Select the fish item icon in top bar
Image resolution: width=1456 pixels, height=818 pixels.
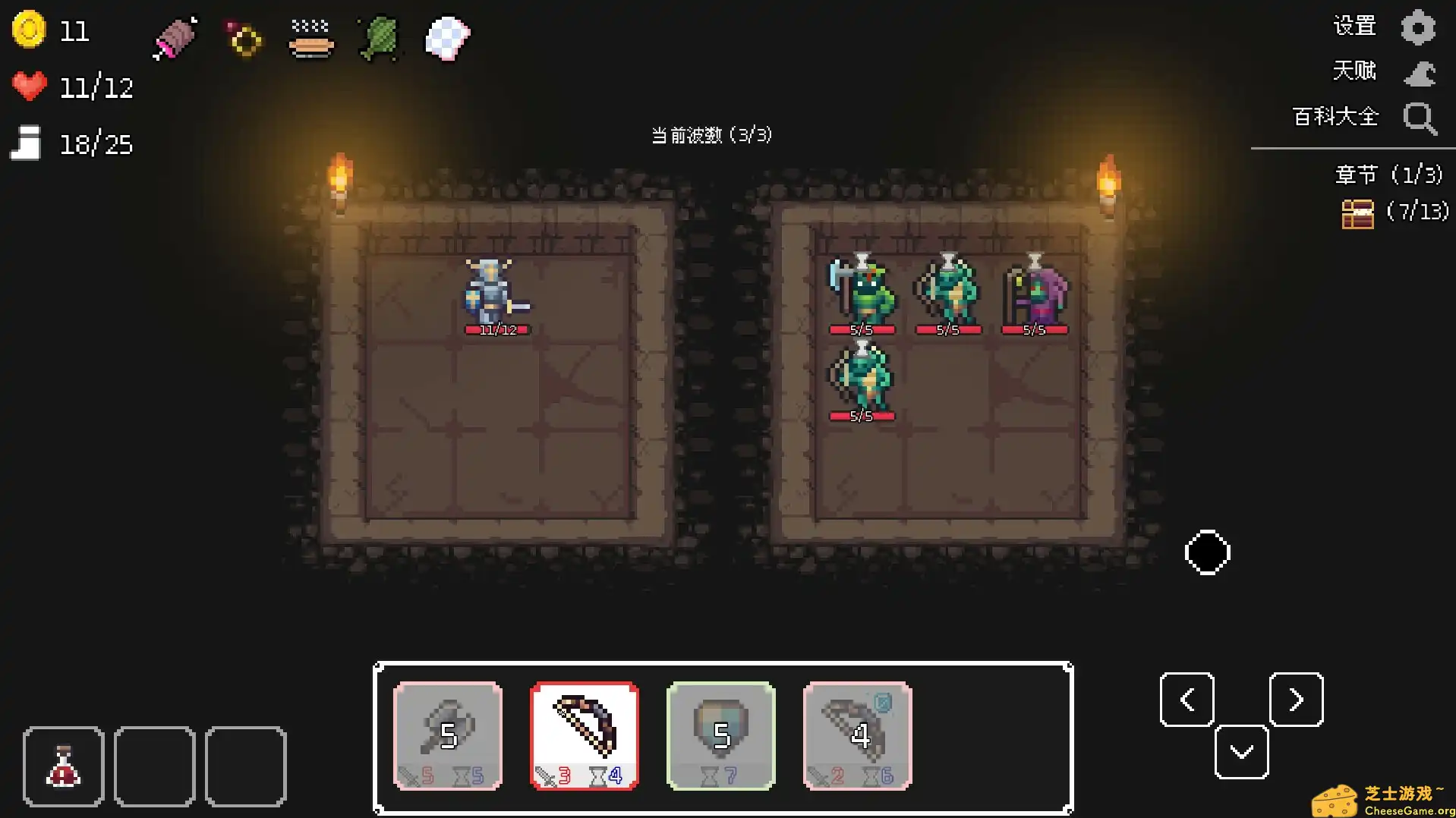[377, 38]
